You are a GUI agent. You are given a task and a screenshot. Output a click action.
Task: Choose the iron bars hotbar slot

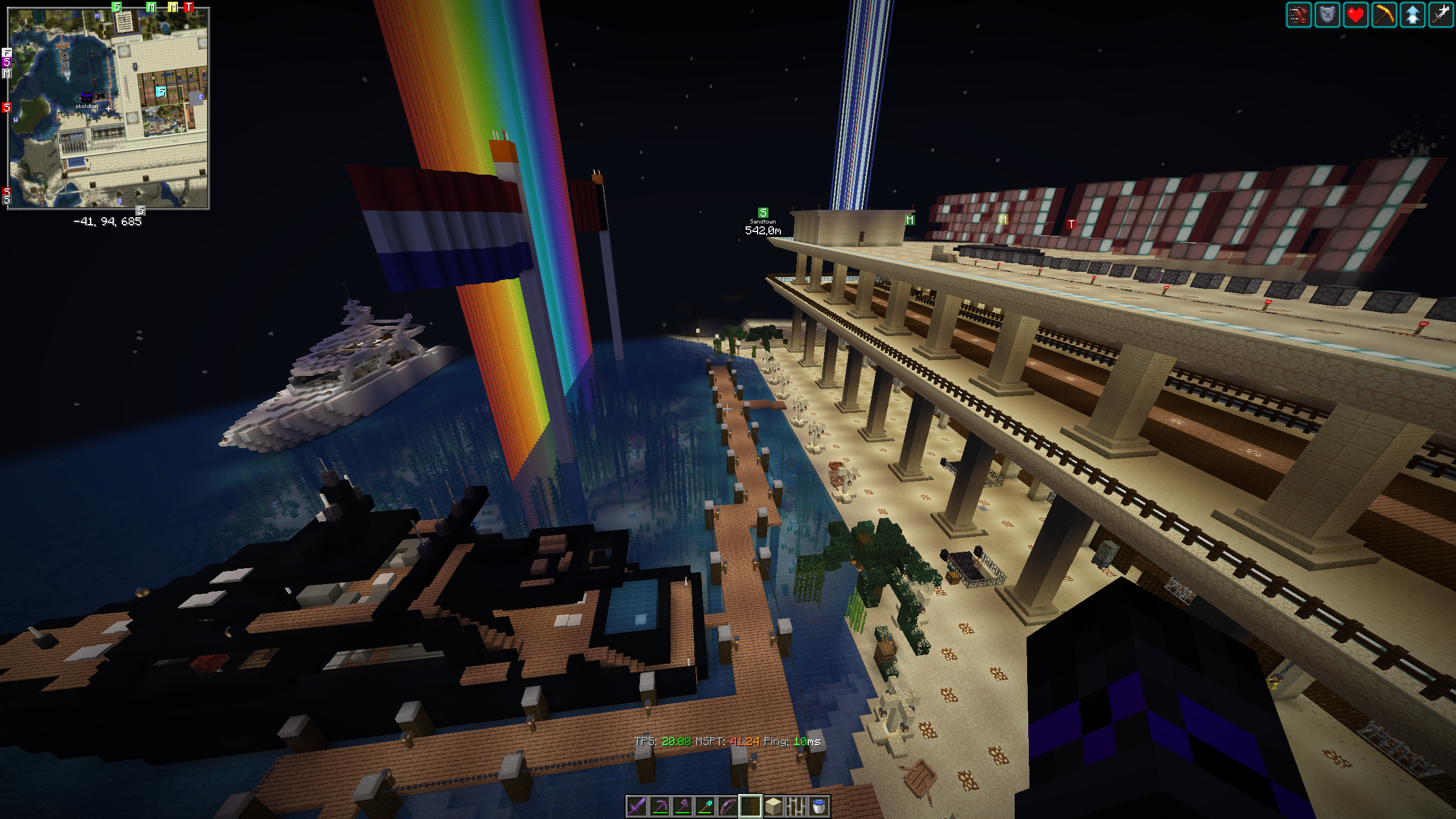click(796, 806)
